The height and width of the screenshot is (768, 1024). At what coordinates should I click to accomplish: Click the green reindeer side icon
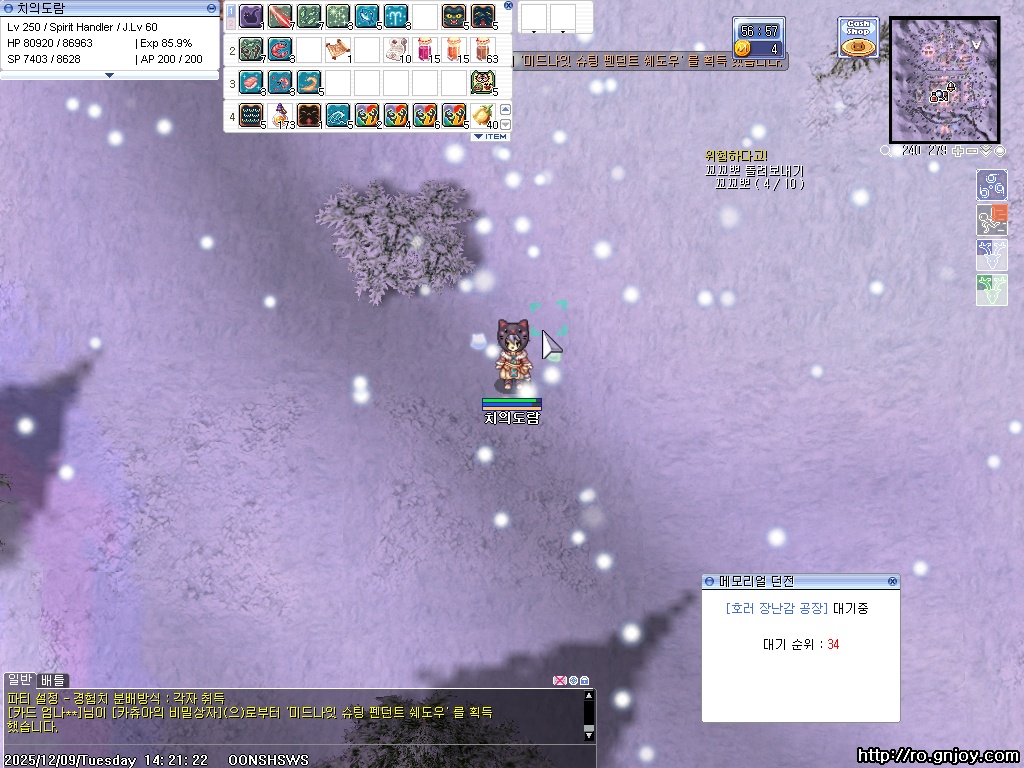pyautogui.click(x=991, y=289)
